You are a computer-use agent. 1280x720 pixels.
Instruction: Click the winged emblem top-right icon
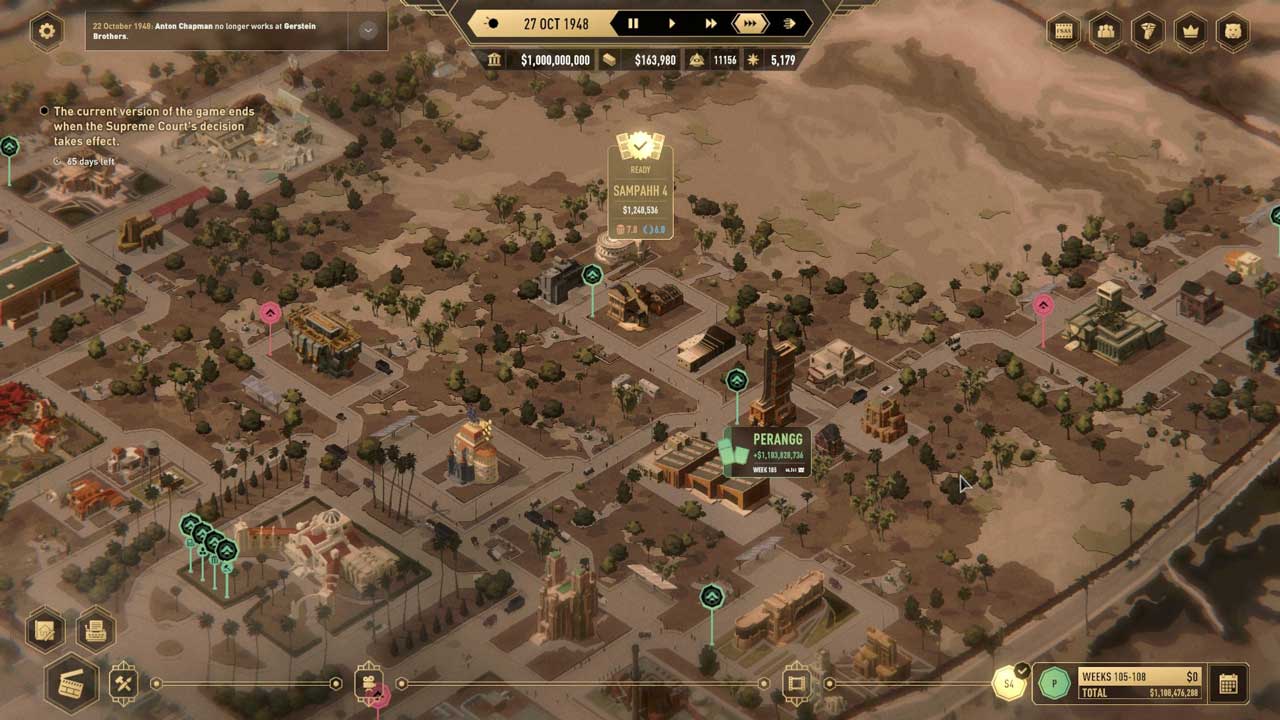pyautogui.click(x=1148, y=31)
